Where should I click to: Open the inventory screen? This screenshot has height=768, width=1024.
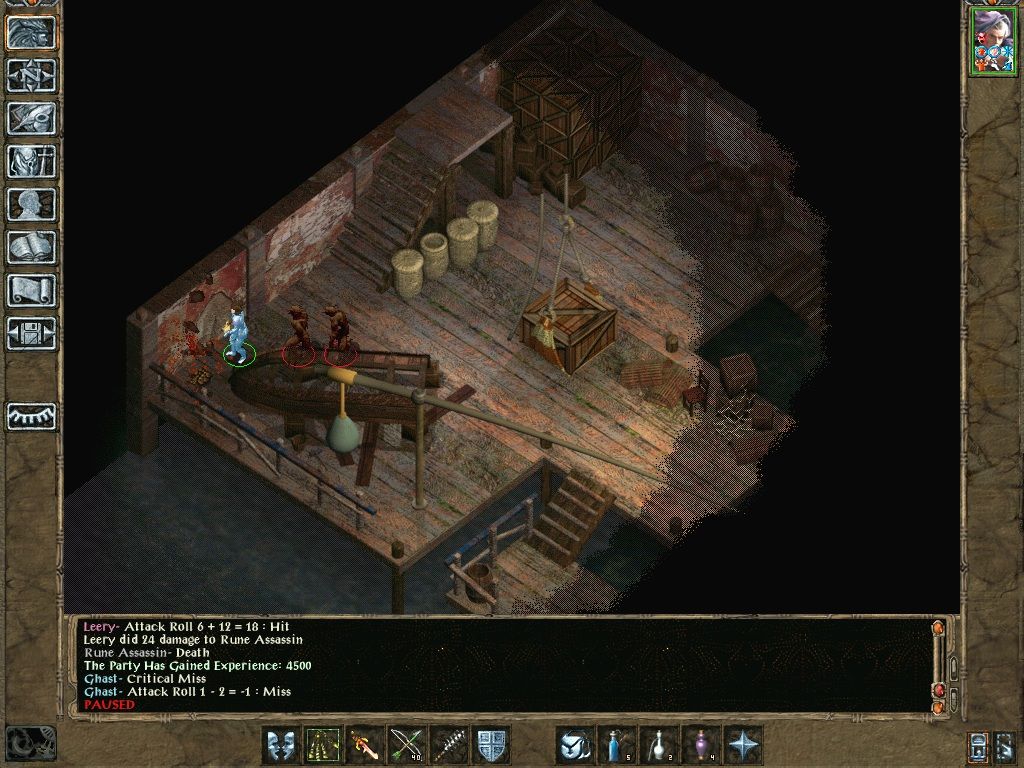click(x=31, y=161)
